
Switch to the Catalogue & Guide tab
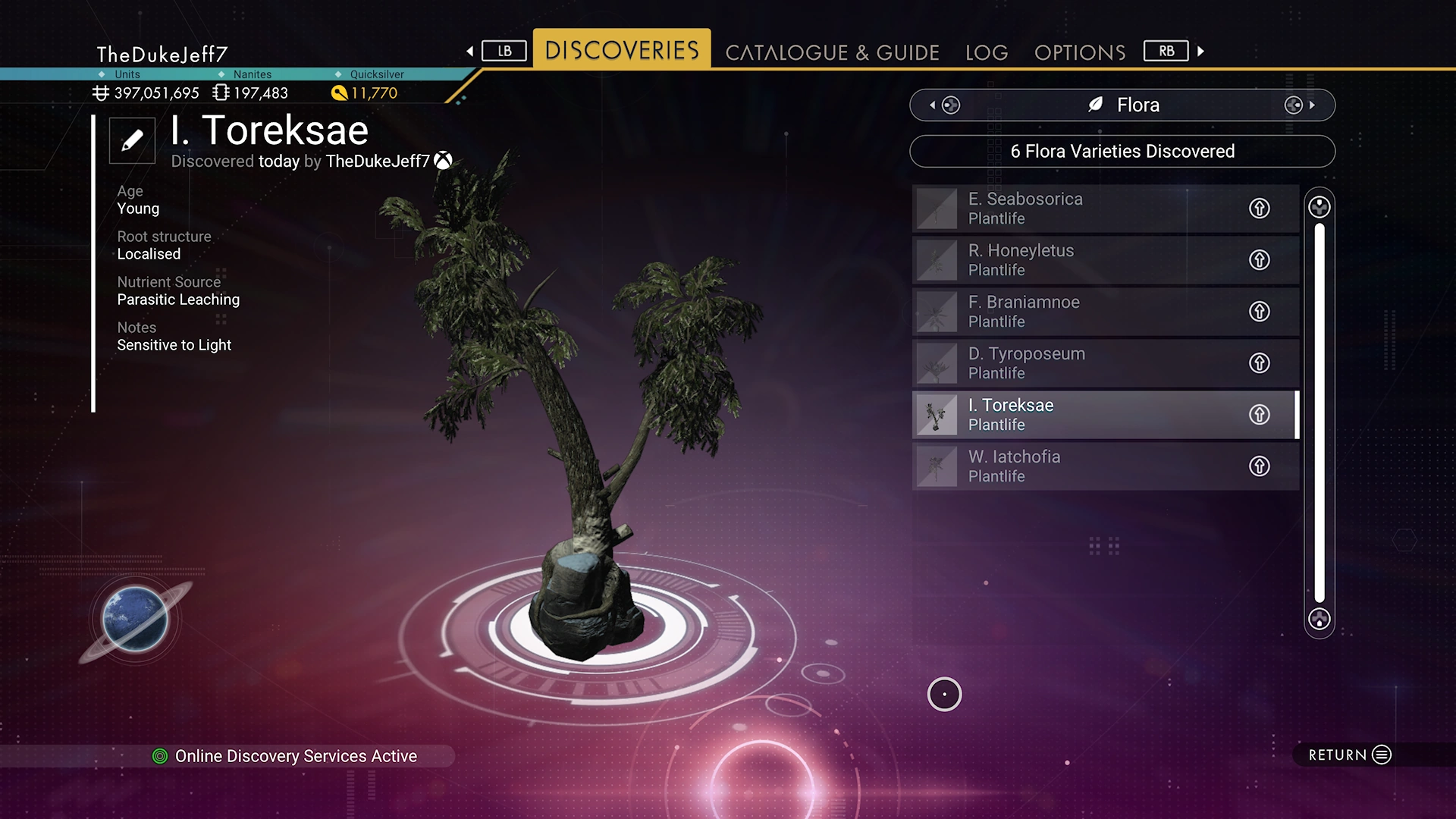[x=832, y=52]
